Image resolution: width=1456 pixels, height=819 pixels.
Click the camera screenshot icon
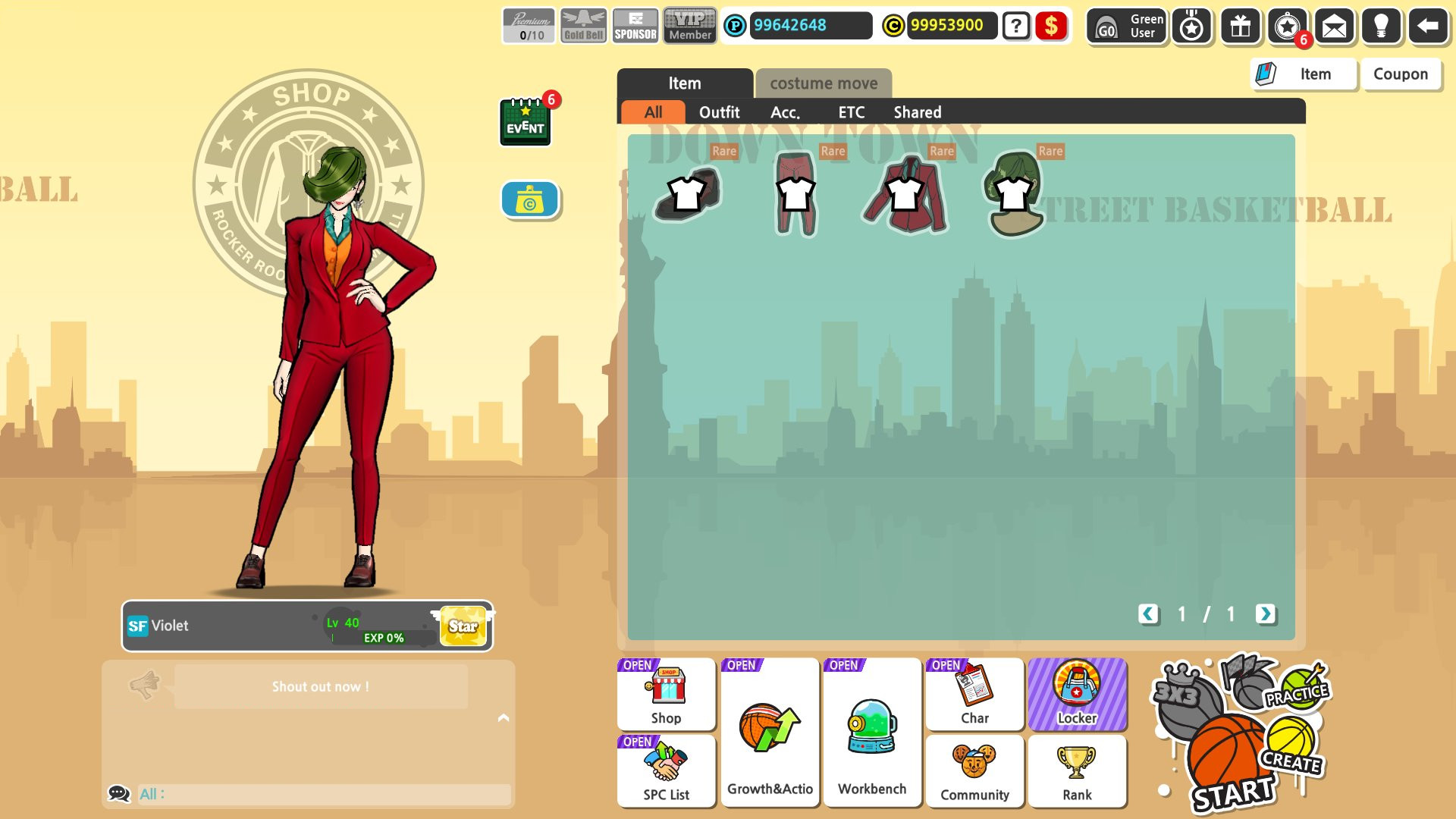coord(529,199)
